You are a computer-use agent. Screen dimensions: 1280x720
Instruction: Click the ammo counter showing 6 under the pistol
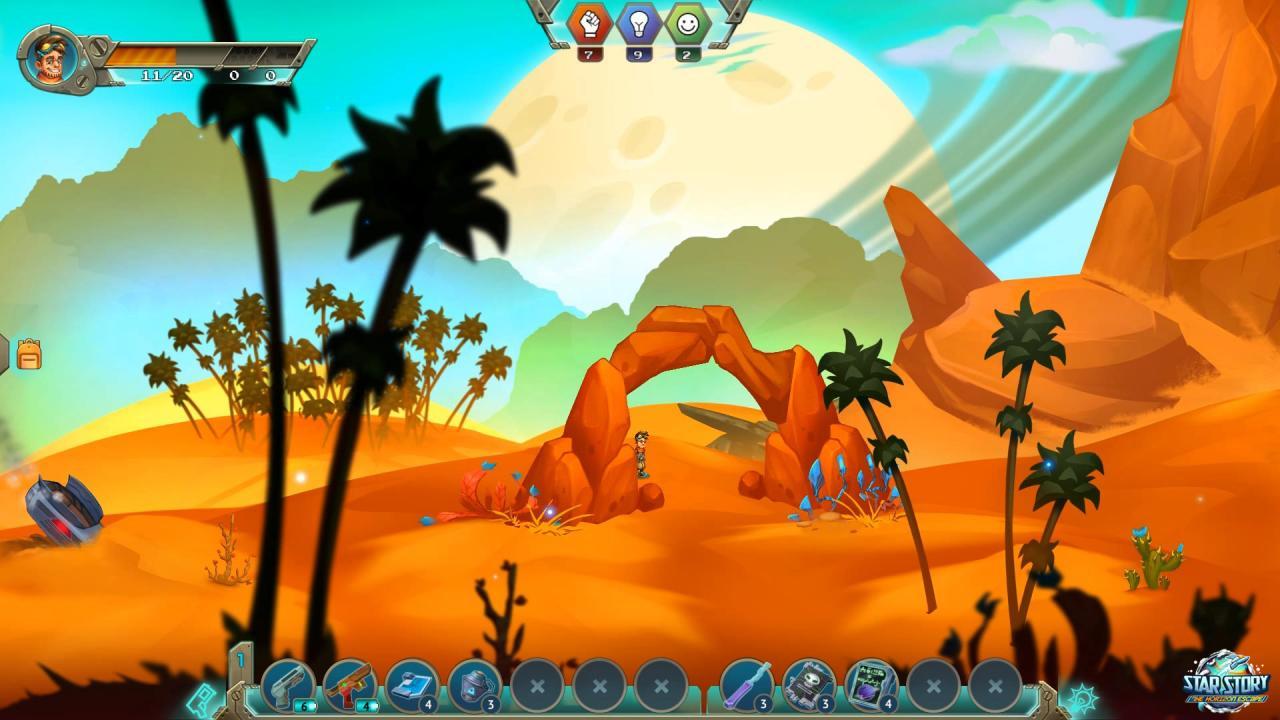tap(303, 706)
